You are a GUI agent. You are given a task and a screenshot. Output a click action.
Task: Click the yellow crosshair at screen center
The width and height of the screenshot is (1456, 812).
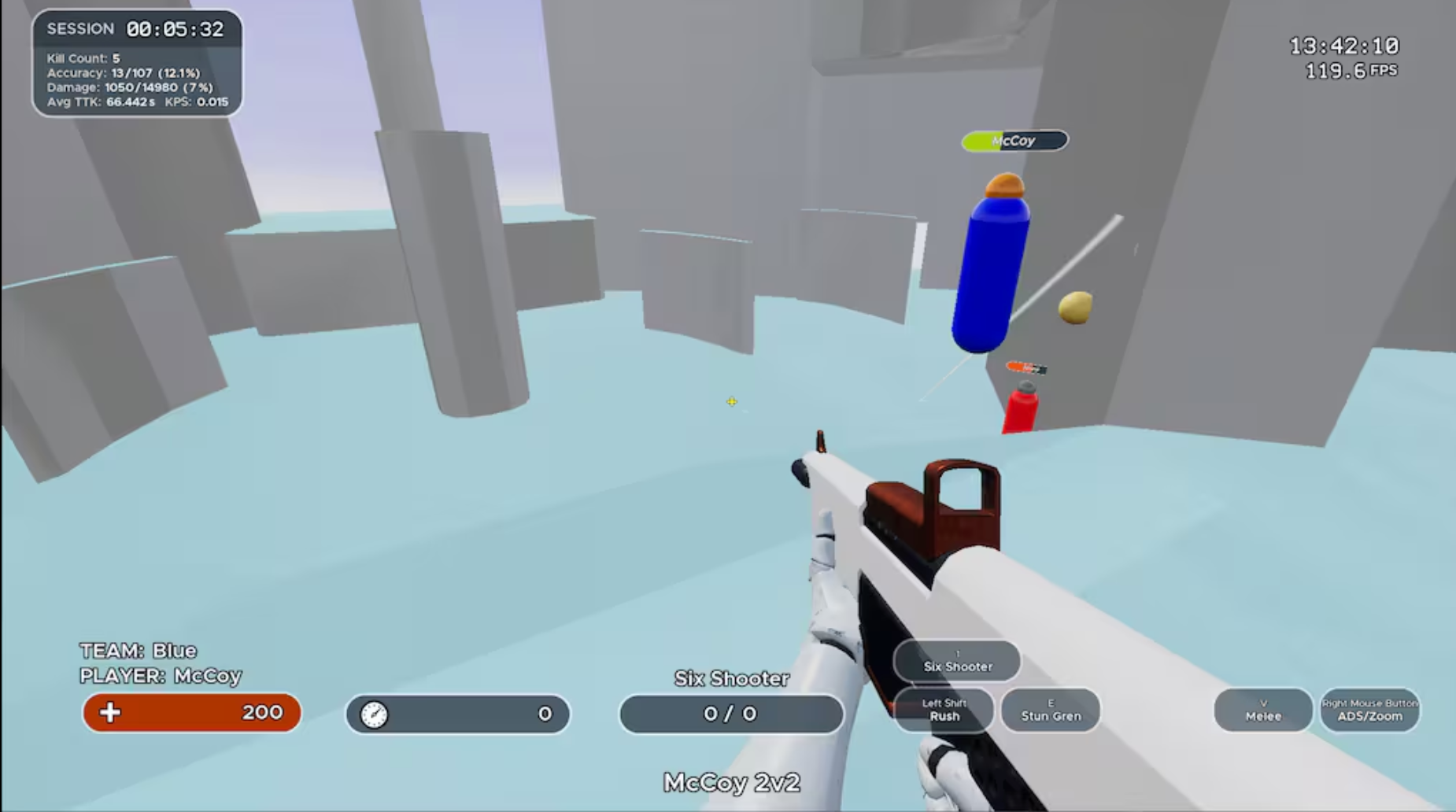coord(731,401)
